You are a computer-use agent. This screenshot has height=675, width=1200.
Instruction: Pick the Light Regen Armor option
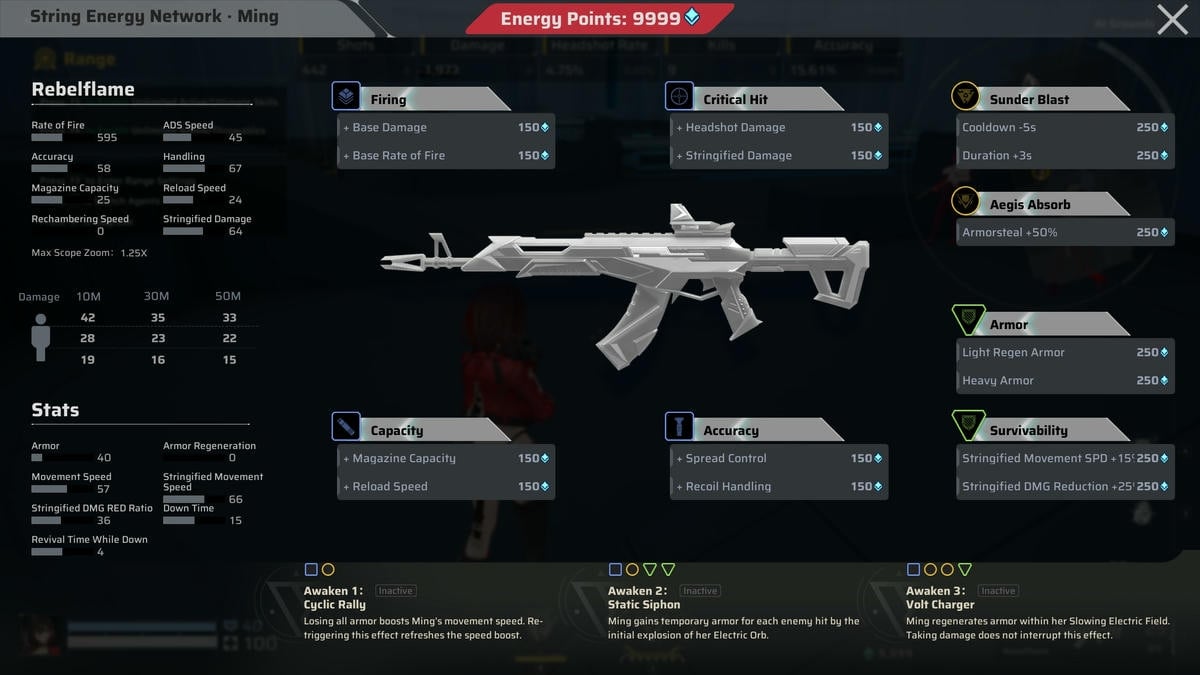pyautogui.click(x=1064, y=353)
